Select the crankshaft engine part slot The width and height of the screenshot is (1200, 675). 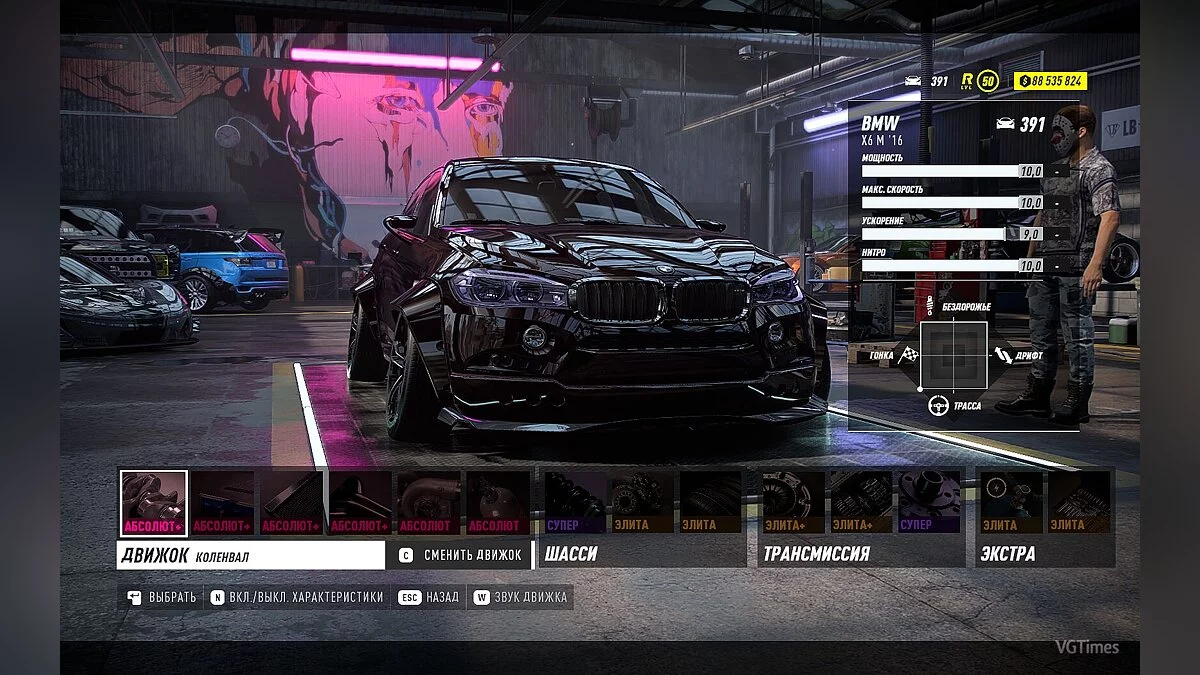point(153,502)
